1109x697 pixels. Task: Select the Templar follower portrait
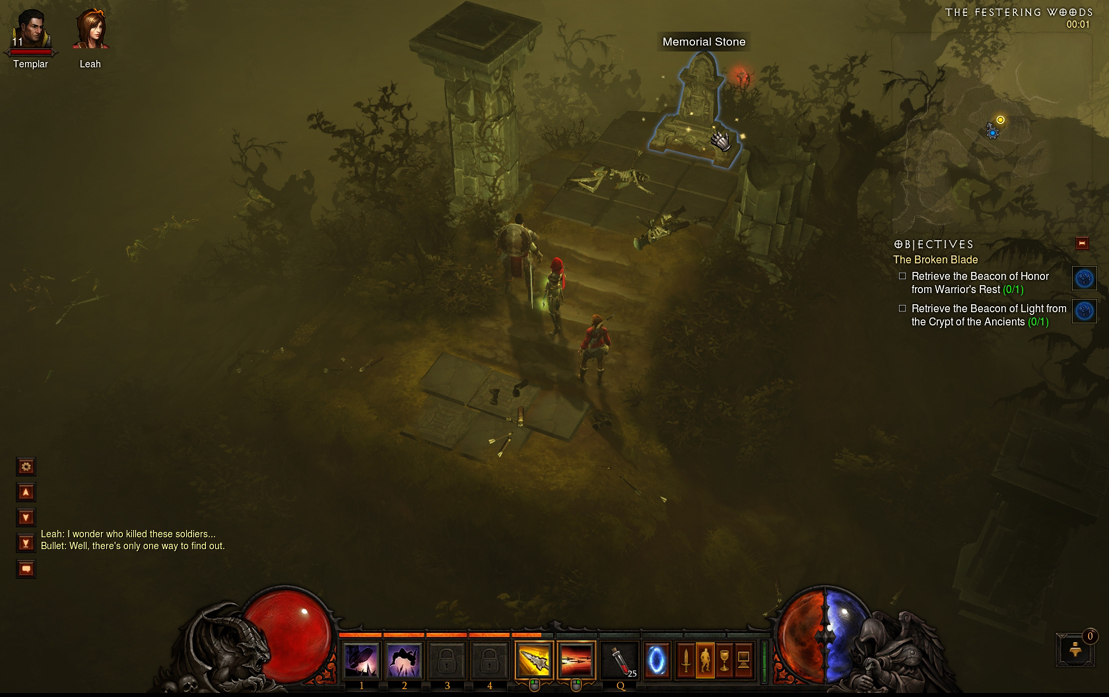coord(30,30)
